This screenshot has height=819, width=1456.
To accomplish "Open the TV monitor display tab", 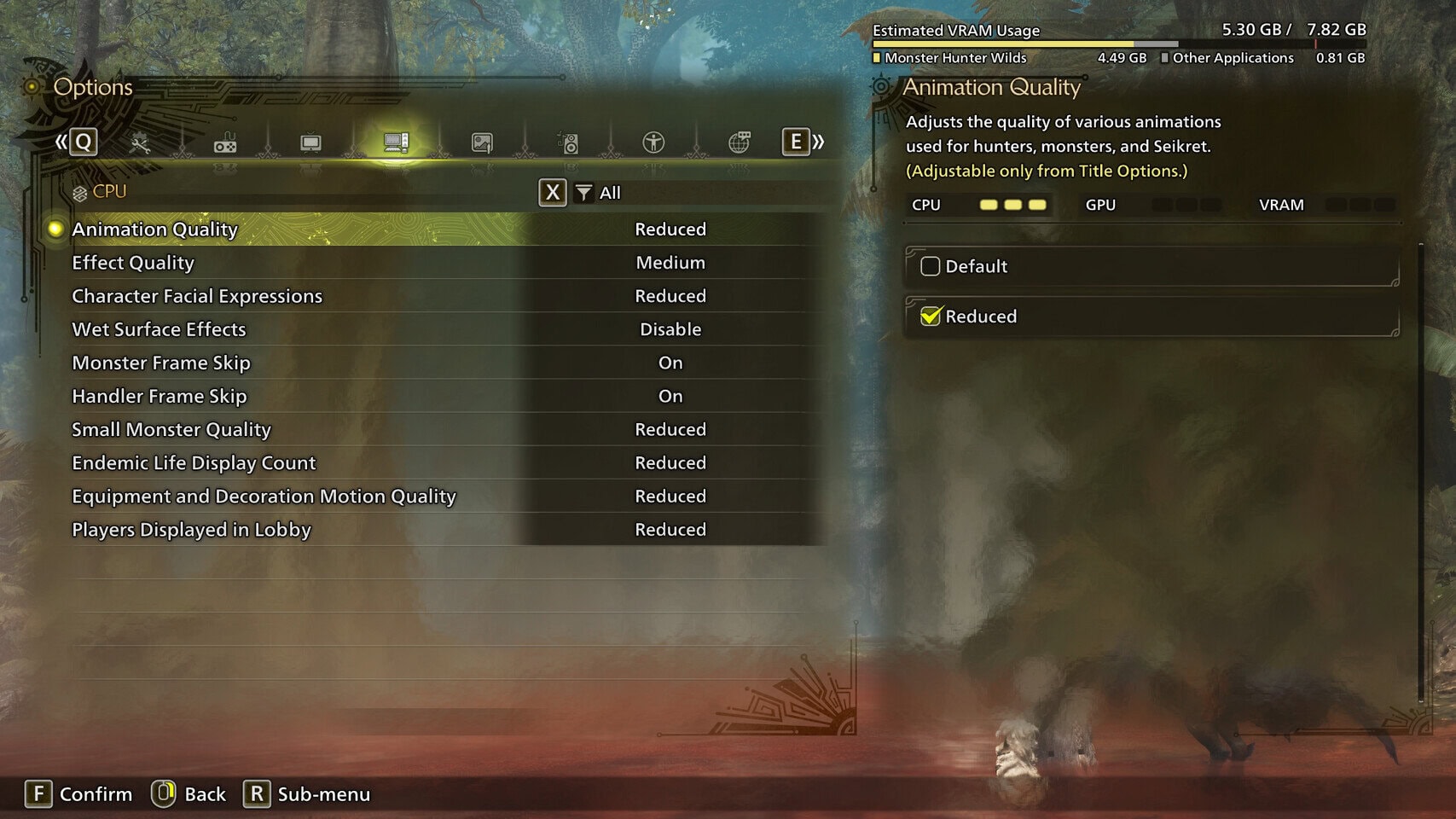I will (310, 143).
